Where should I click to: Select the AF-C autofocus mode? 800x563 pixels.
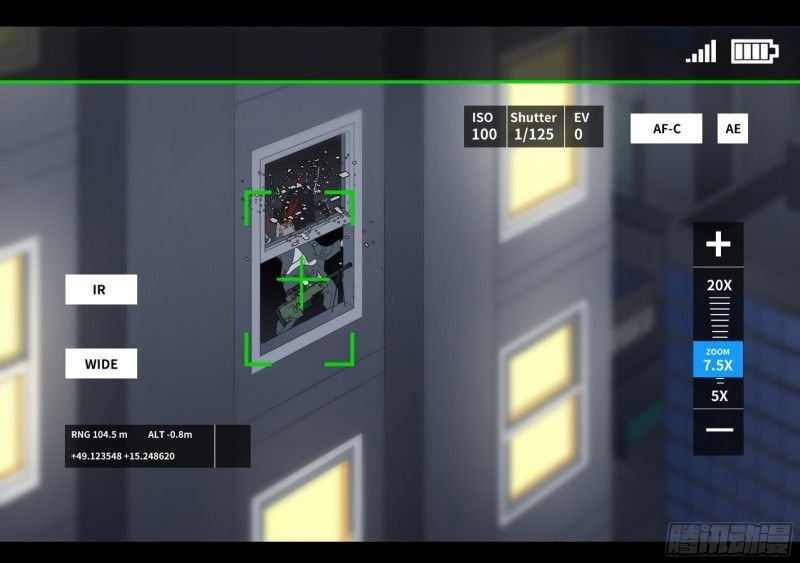(x=666, y=129)
